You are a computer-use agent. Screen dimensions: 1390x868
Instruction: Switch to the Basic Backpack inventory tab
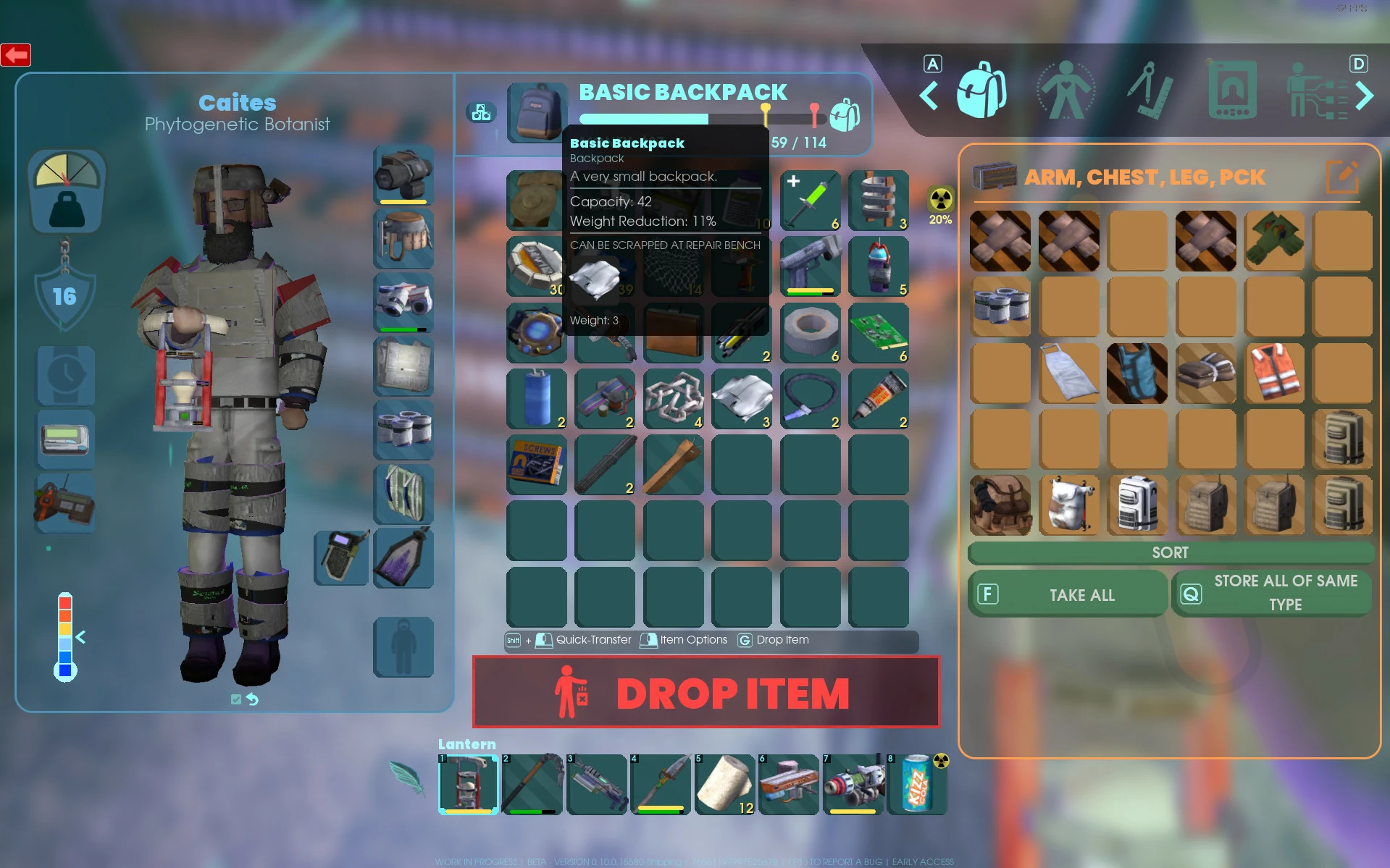pos(982,93)
